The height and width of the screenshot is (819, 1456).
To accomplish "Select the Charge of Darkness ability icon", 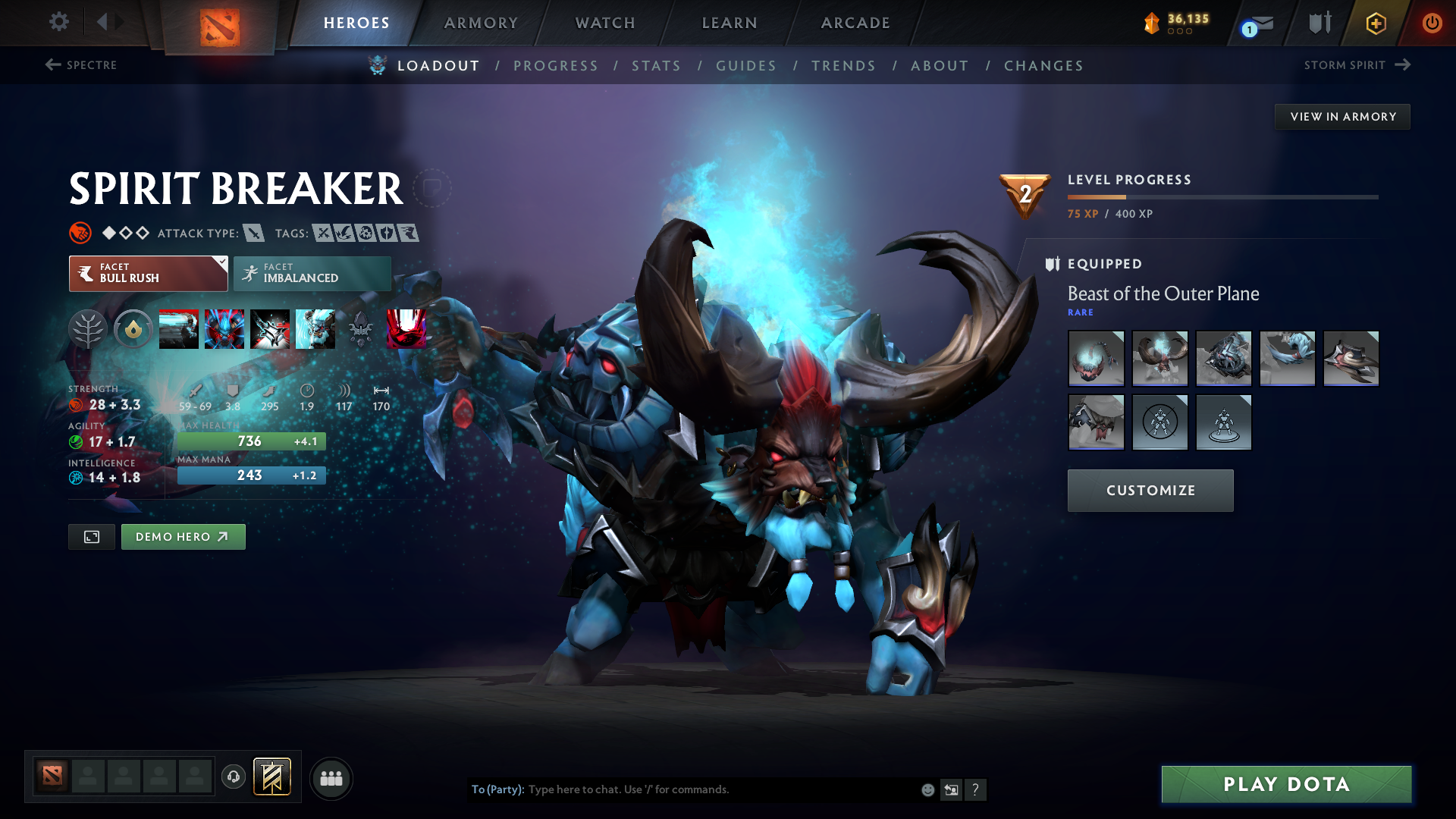I will [x=179, y=329].
